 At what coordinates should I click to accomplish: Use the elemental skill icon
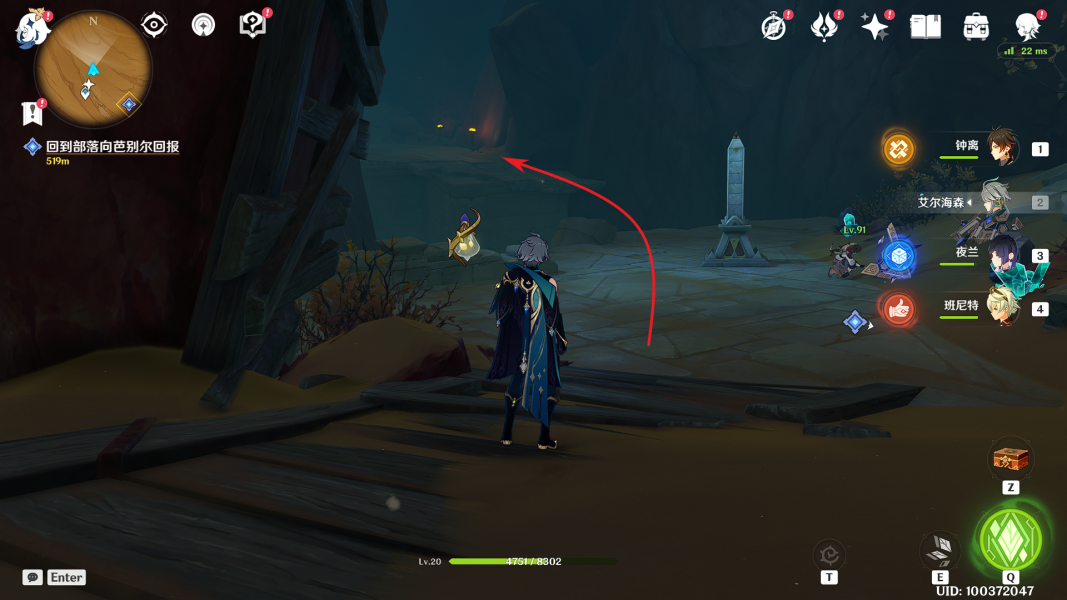(x=940, y=549)
